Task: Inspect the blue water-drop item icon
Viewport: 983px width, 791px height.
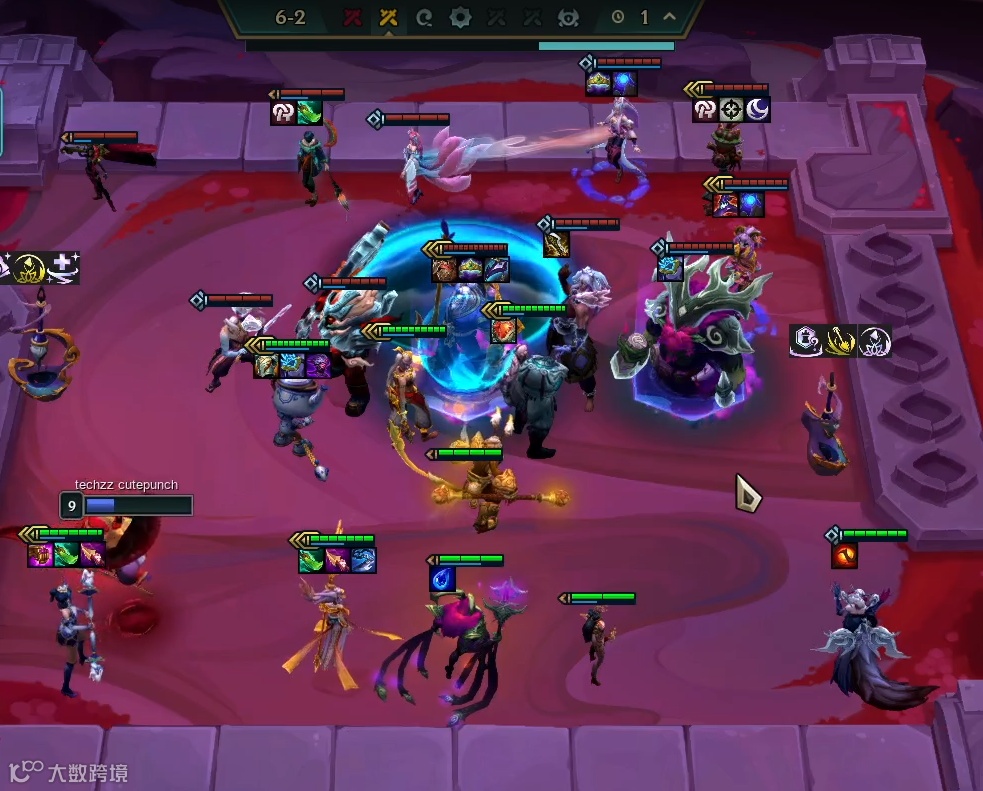Action: (443, 579)
